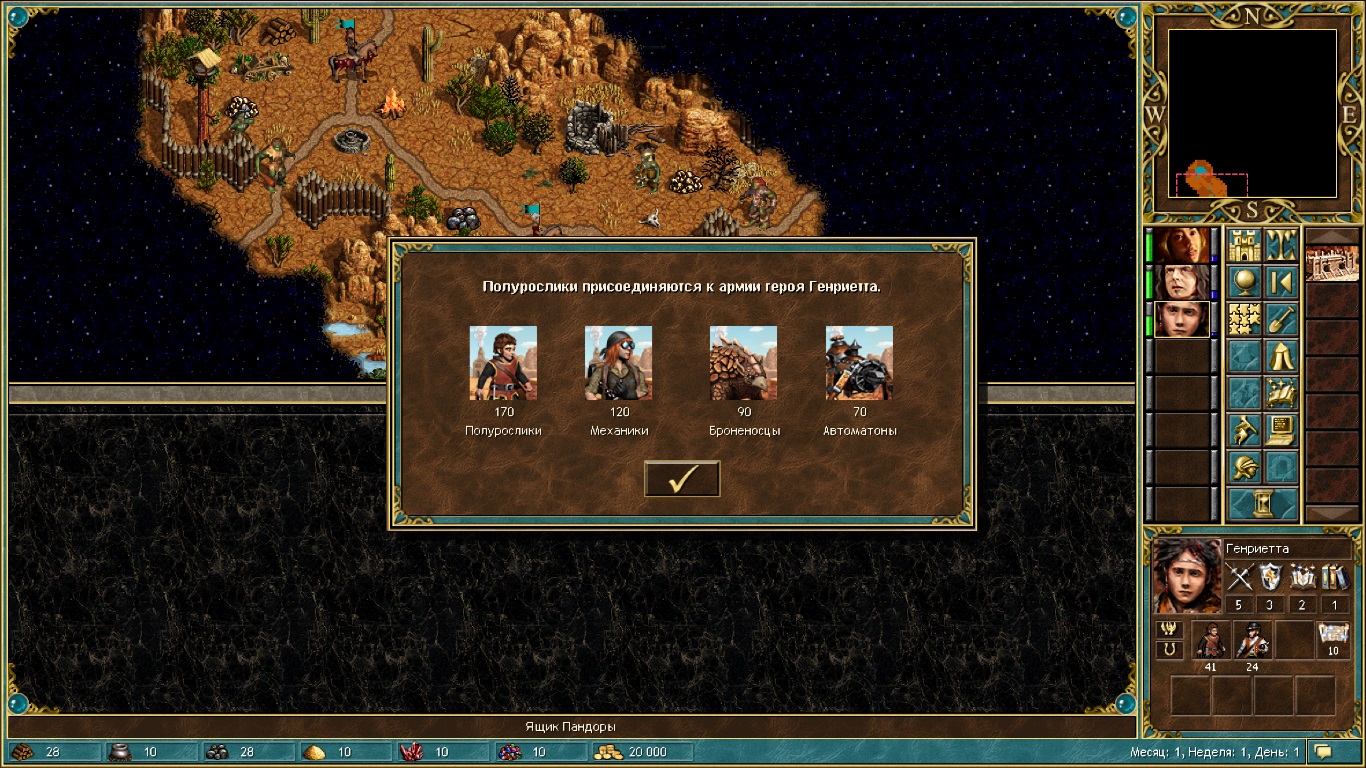Screen dimensions: 1366x768
Task: Move the hero with the horse button
Action: (x=1244, y=430)
